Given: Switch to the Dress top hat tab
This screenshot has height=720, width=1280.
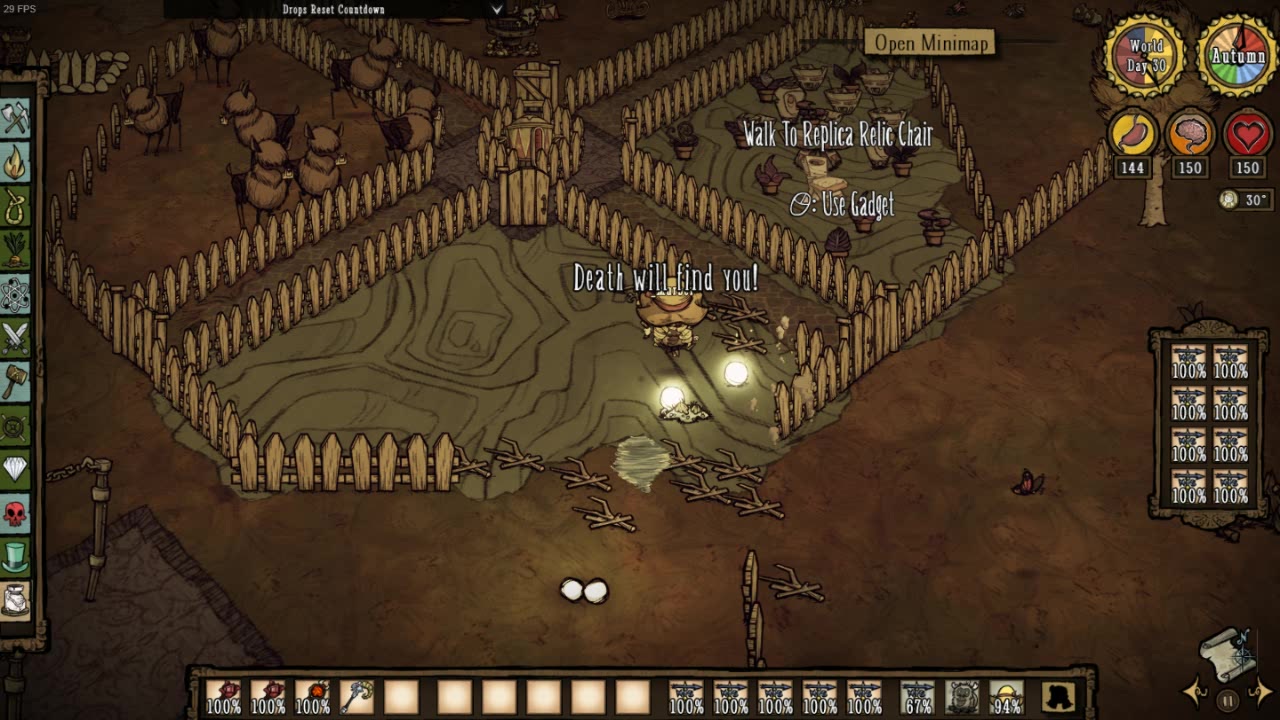Looking at the screenshot, I should pyautogui.click(x=15, y=557).
